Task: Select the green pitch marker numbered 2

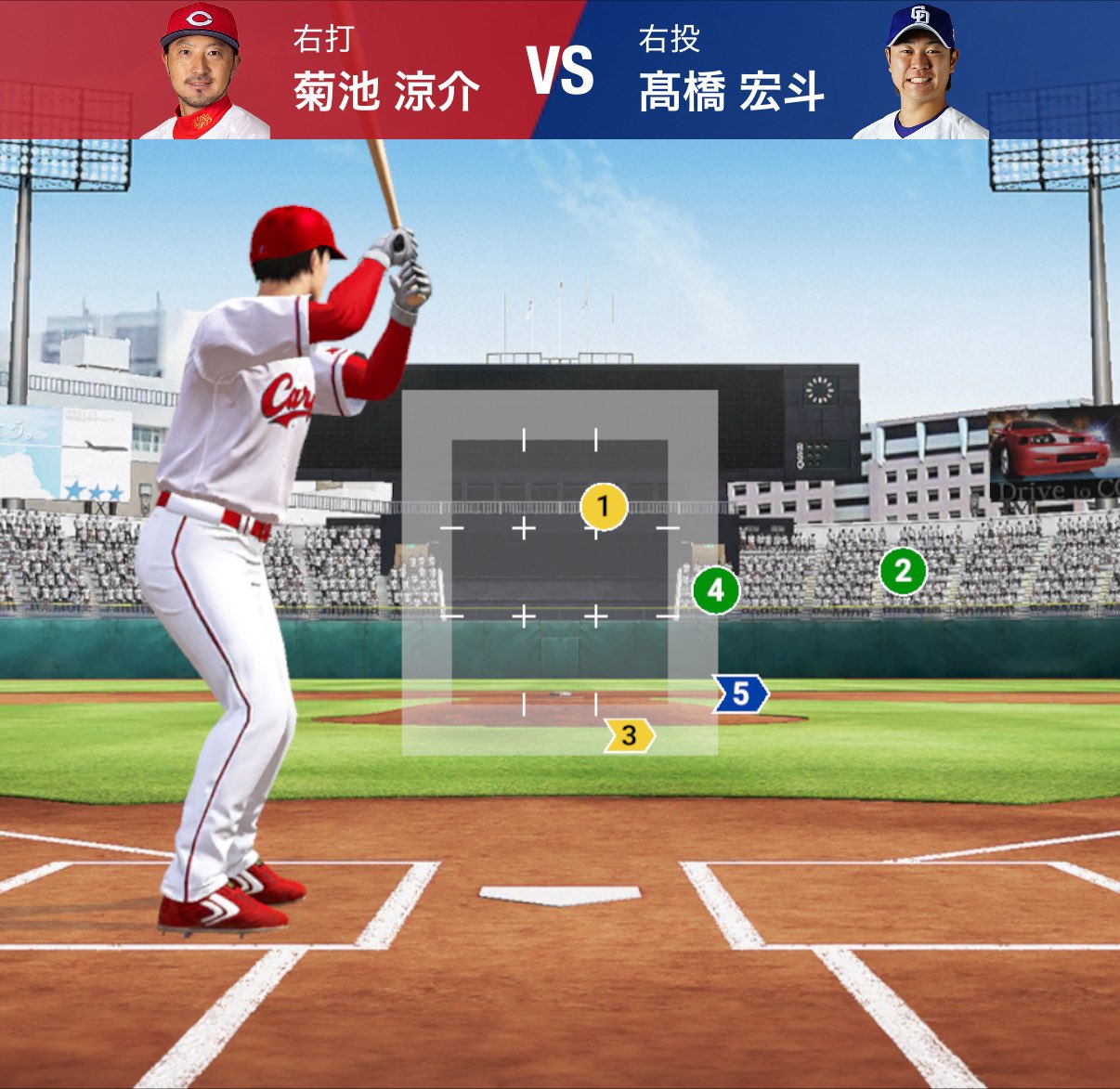Action: pos(903,571)
